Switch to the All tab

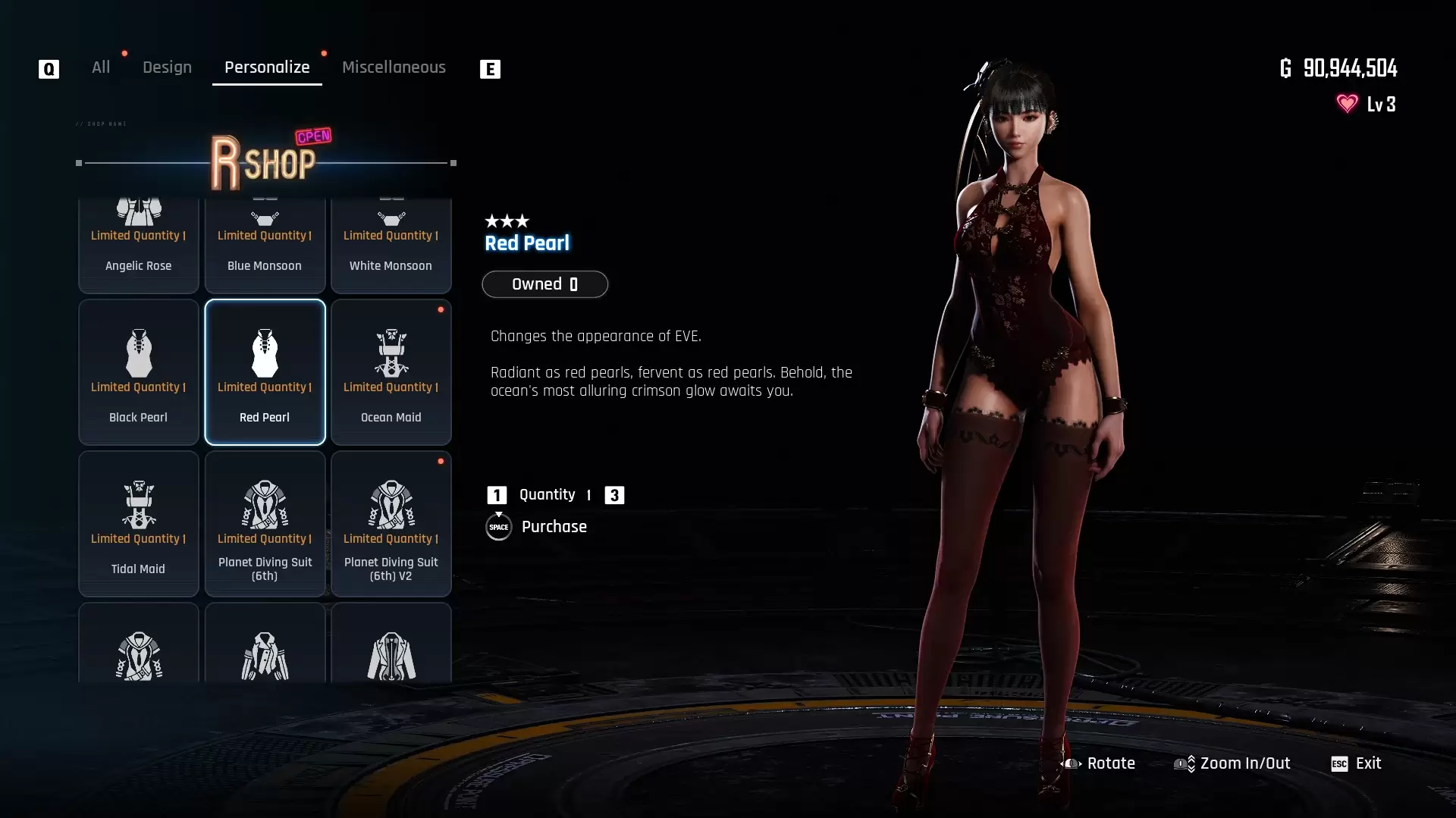tap(101, 67)
